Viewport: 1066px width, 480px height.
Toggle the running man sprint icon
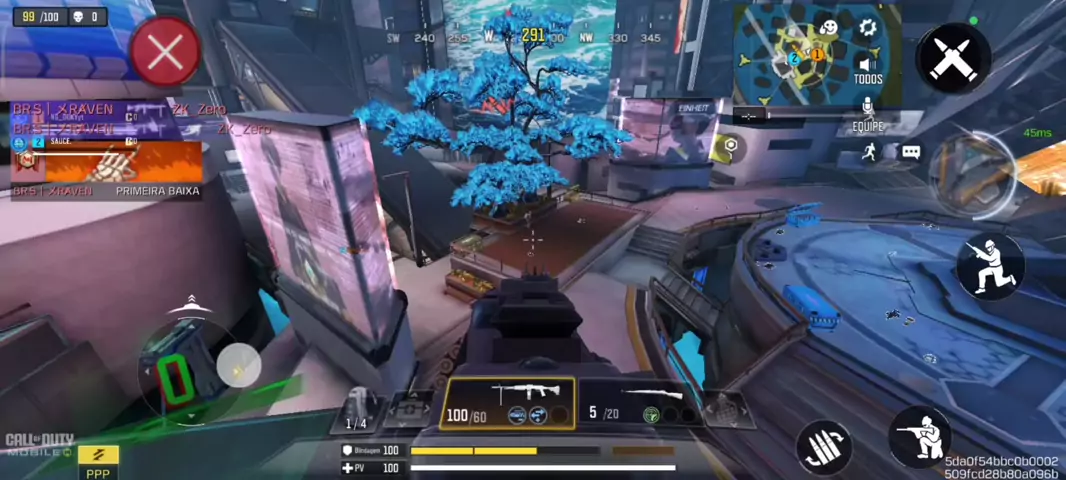coord(870,152)
